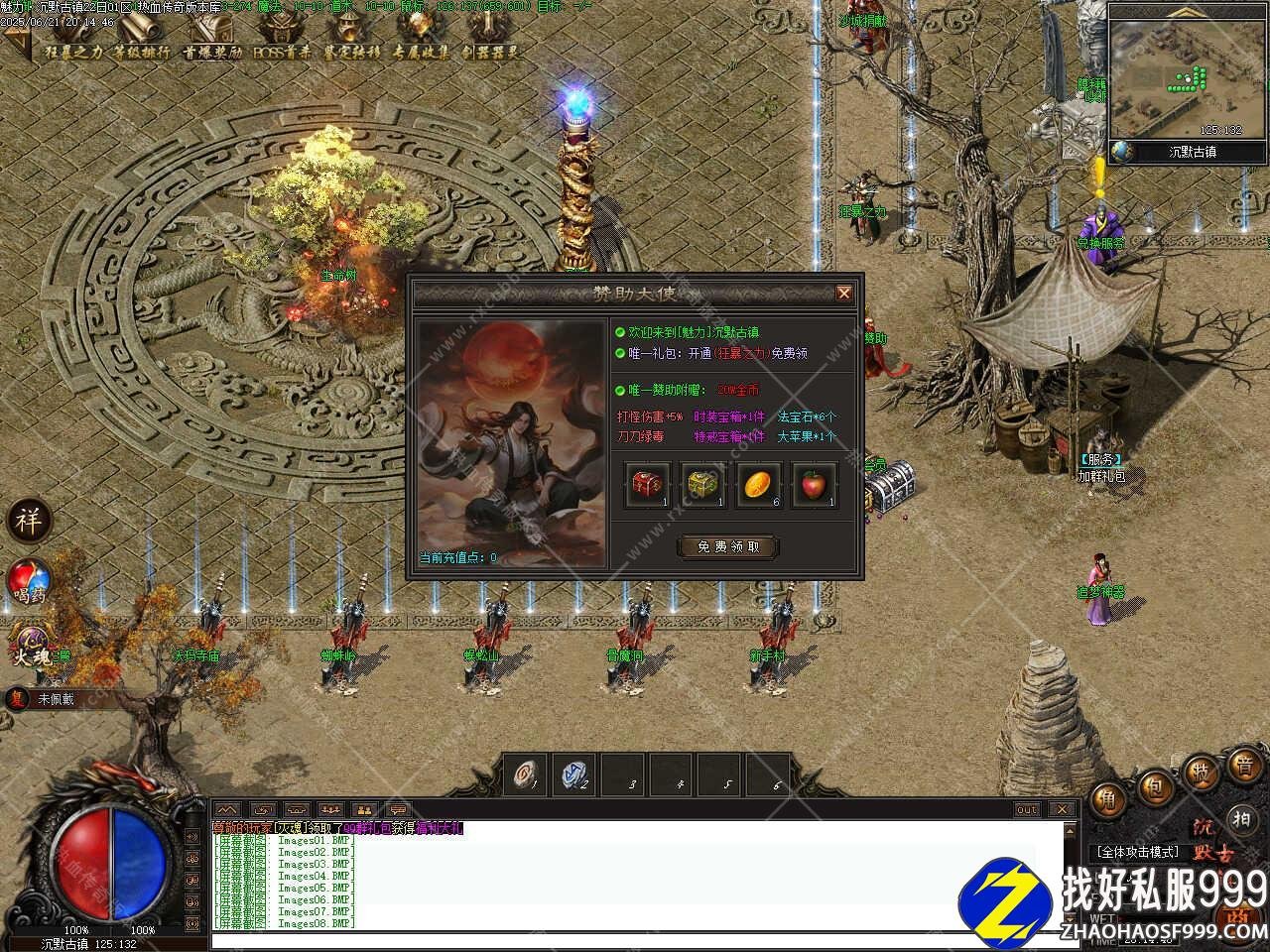Select the red treasure chest reward
The width and height of the screenshot is (1270, 952).
pos(646,485)
